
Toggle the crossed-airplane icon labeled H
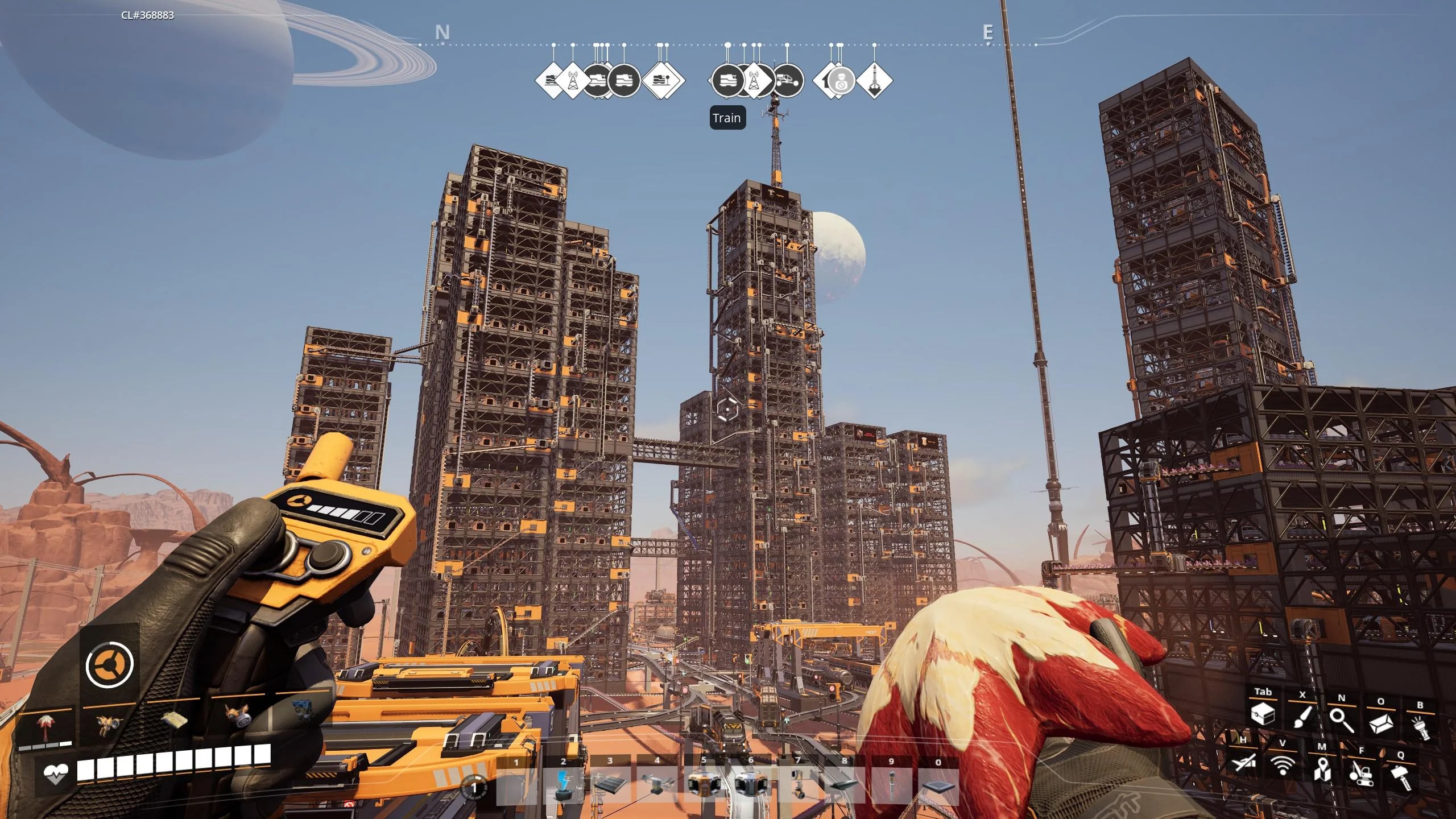[x=1243, y=765]
